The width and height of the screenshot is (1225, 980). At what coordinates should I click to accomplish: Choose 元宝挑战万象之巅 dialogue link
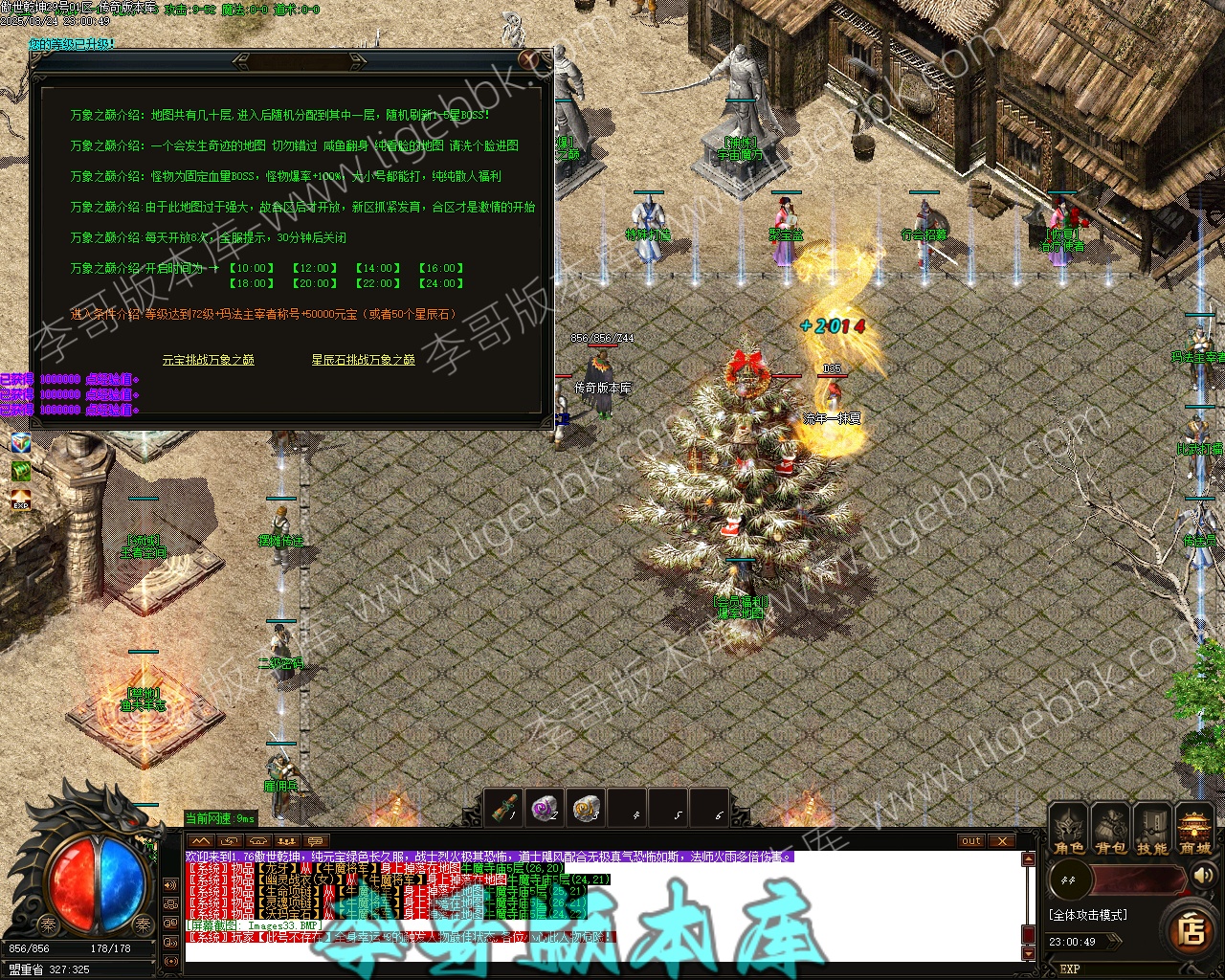[208, 360]
